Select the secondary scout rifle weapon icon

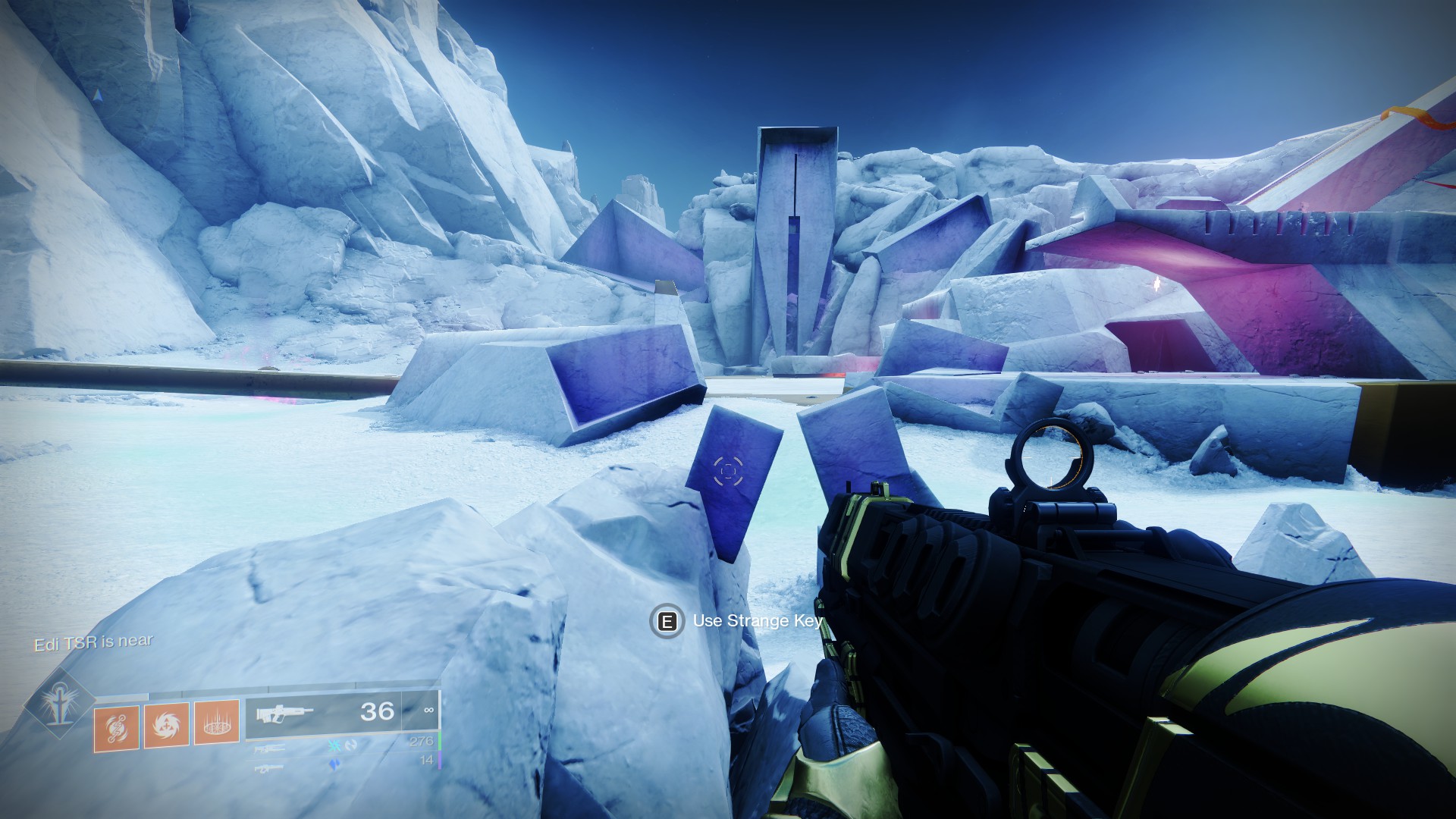click(271, 749)
